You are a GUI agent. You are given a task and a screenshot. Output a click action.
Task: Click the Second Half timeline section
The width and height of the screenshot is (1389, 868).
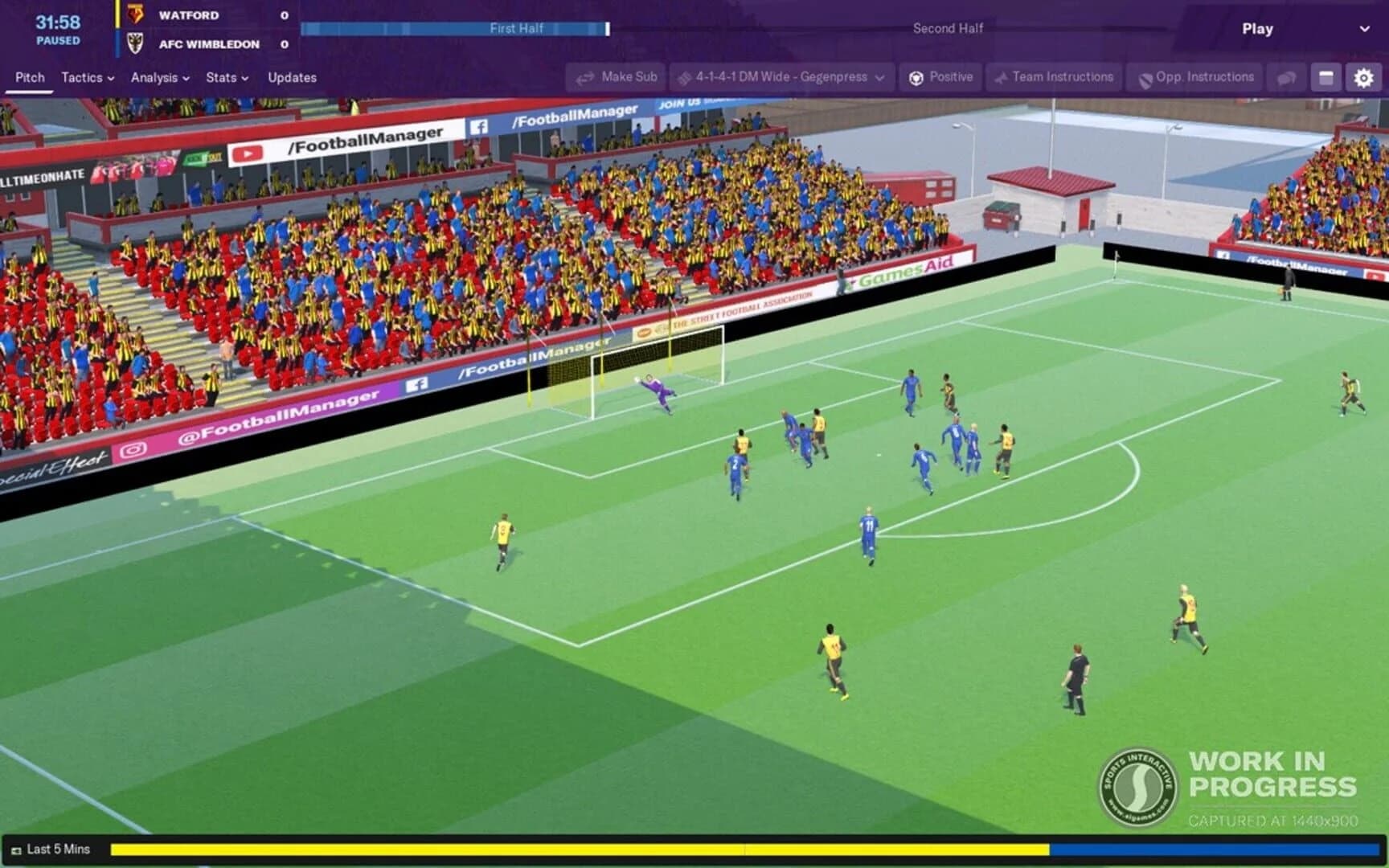tap(949, 28)
